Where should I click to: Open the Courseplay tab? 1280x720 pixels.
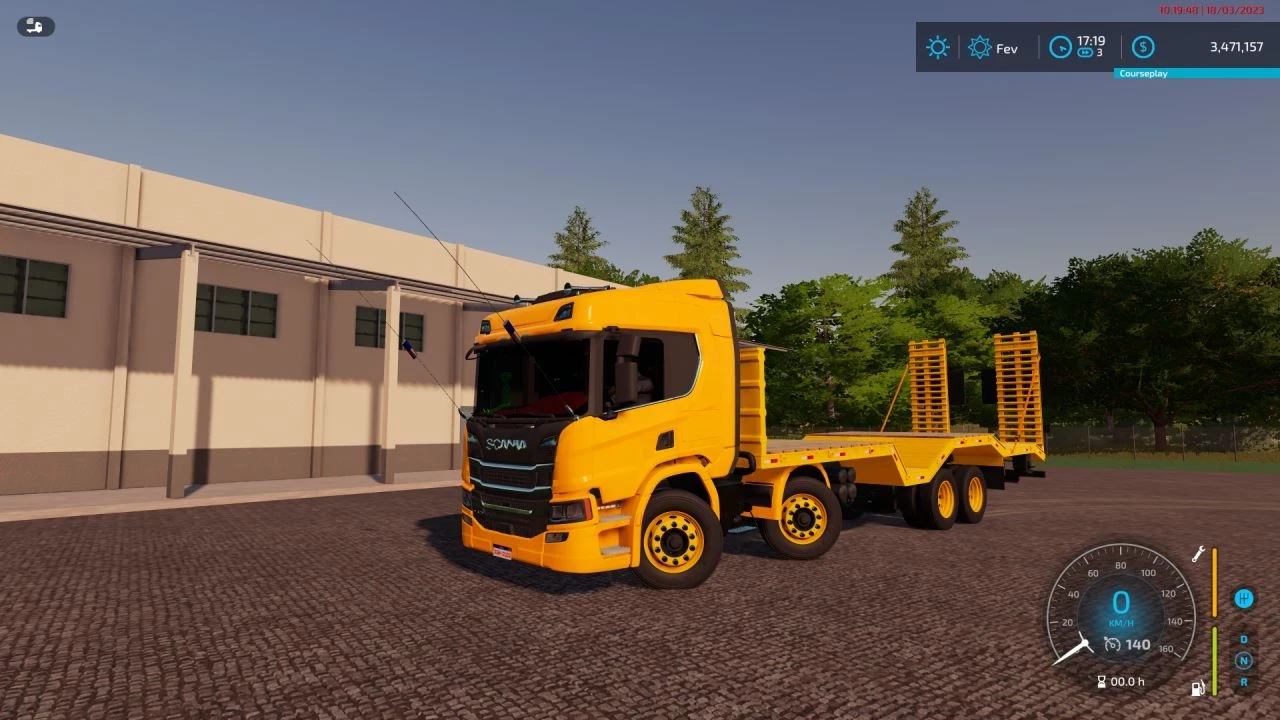tap(1143, 73)
